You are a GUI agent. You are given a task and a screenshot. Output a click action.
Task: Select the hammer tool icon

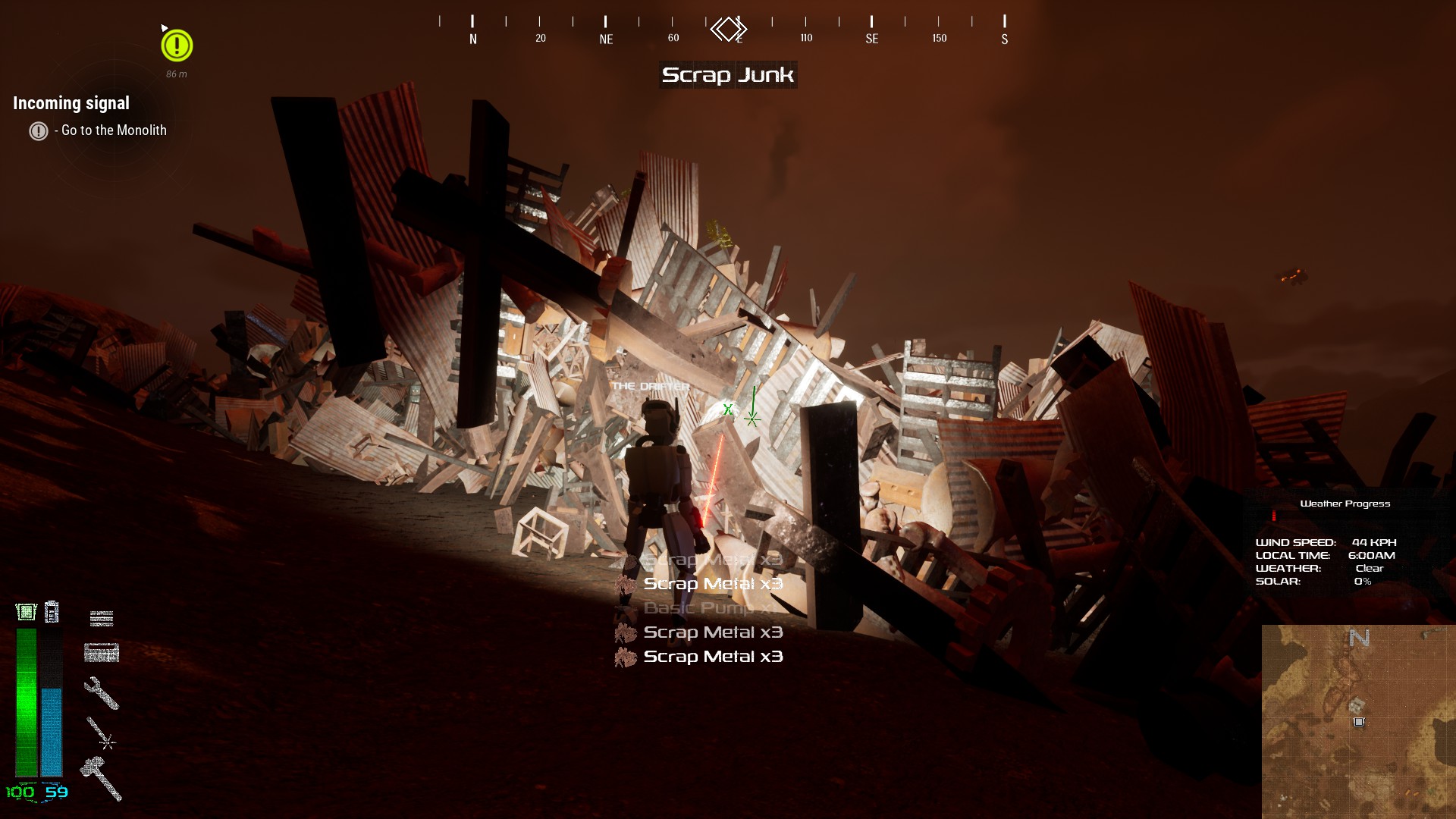click(101, 777)
